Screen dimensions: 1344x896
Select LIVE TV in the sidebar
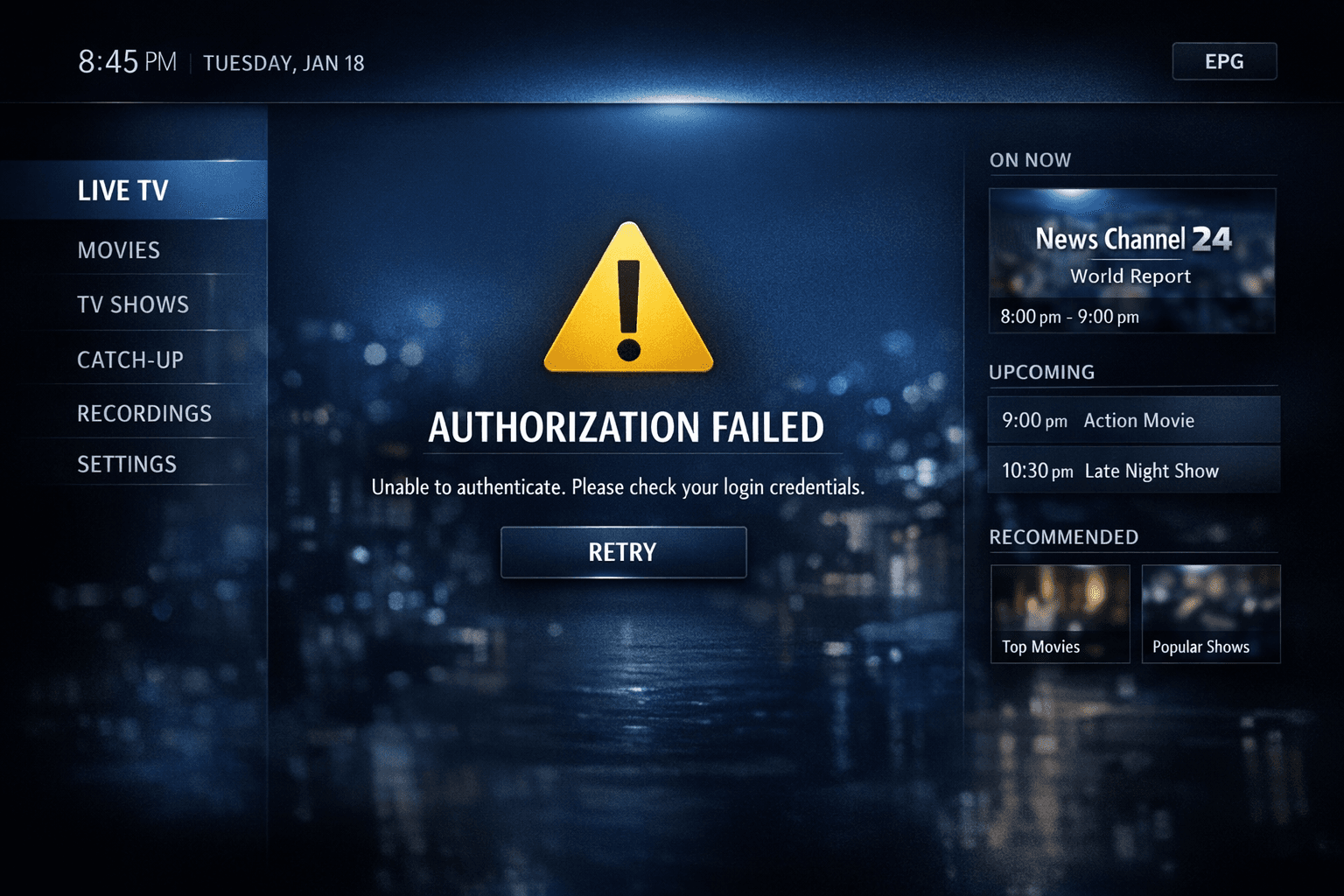pyautogui.click(x=122, y=191)
